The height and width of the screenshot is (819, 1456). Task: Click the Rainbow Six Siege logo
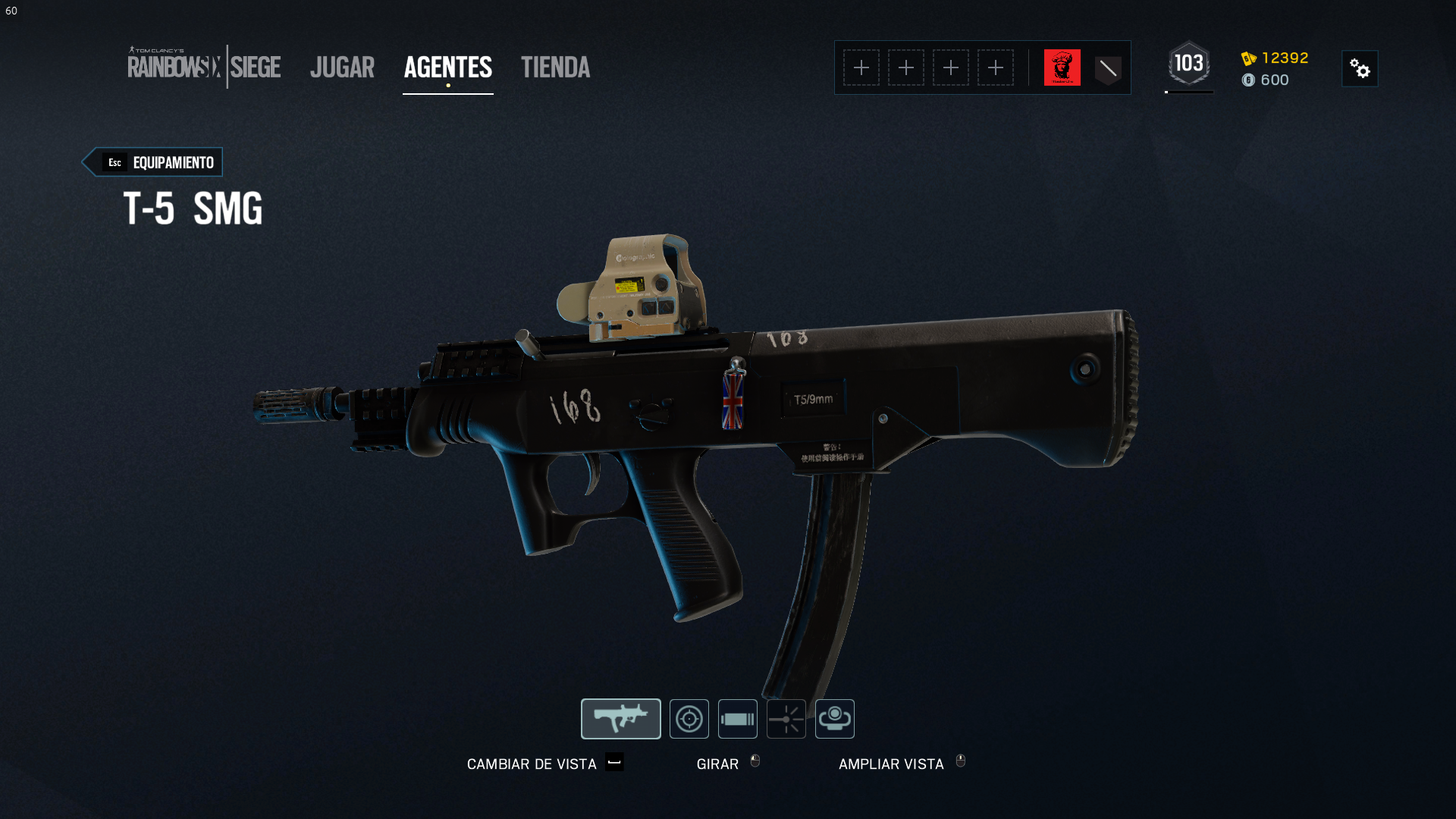tap(205, 67)
